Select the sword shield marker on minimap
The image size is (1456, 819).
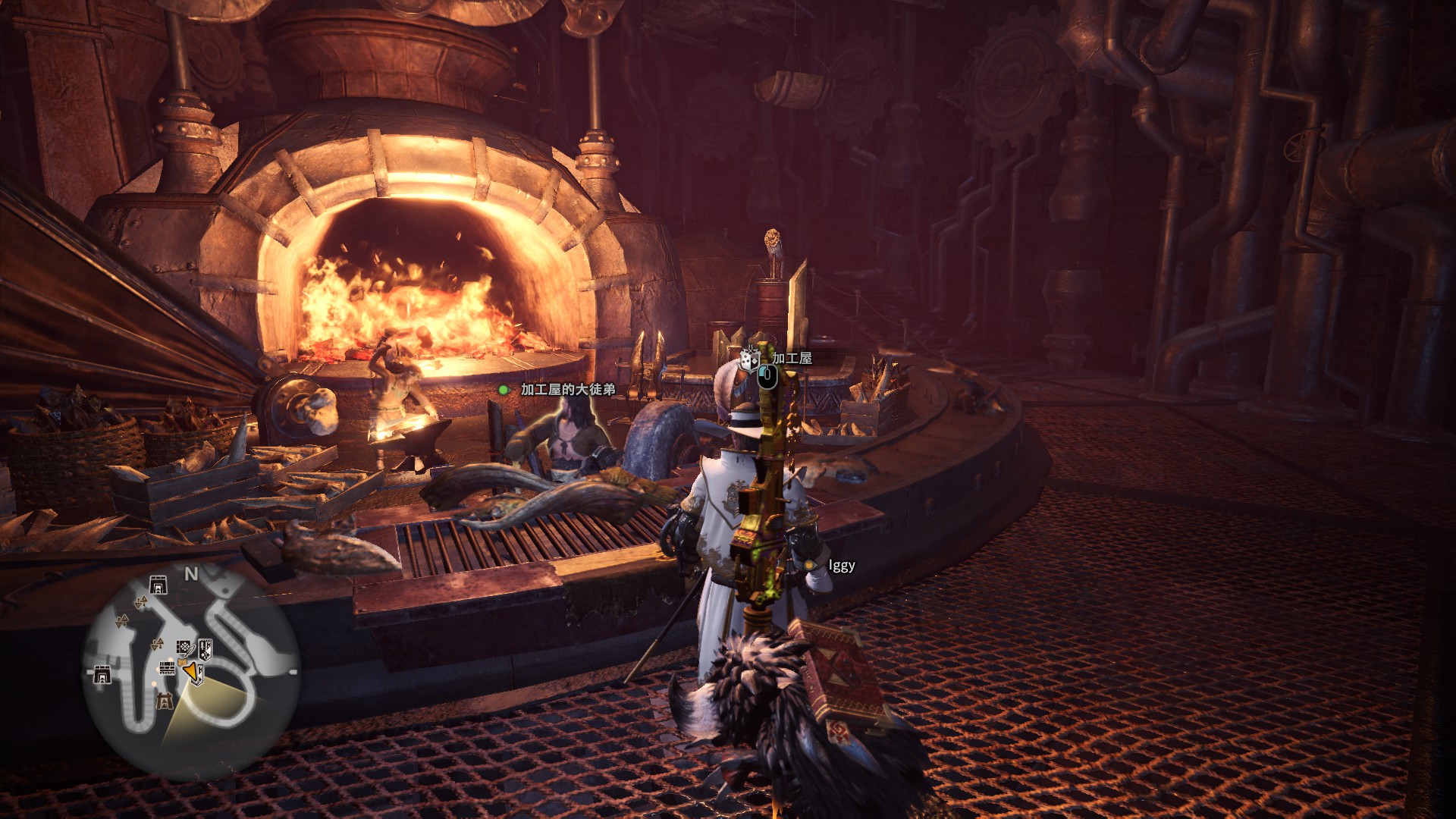(x=205, y=648)
